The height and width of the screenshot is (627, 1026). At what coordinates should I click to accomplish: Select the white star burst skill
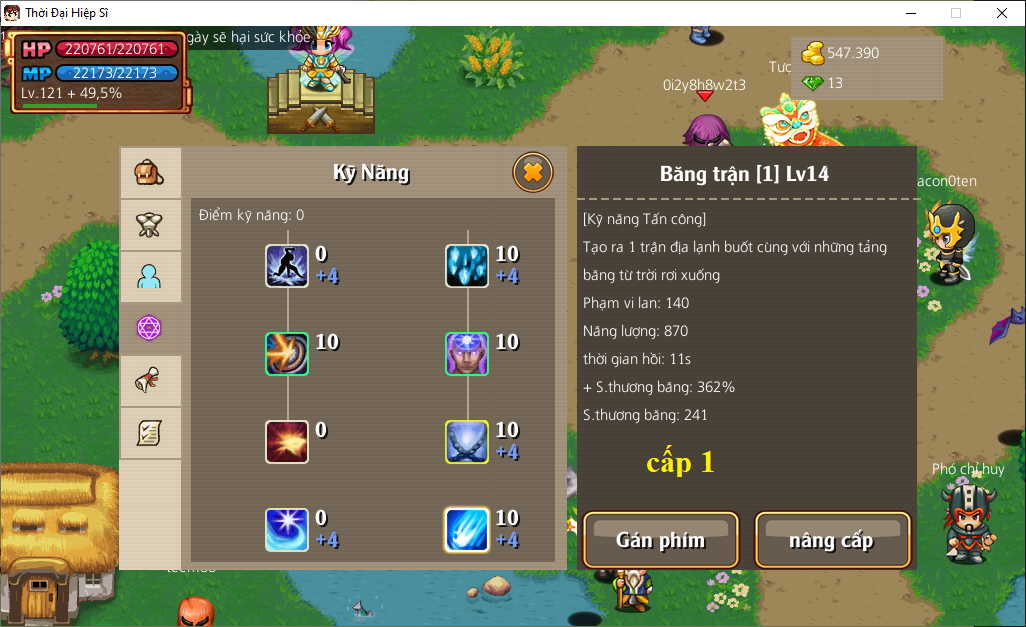tap(287, 530)
